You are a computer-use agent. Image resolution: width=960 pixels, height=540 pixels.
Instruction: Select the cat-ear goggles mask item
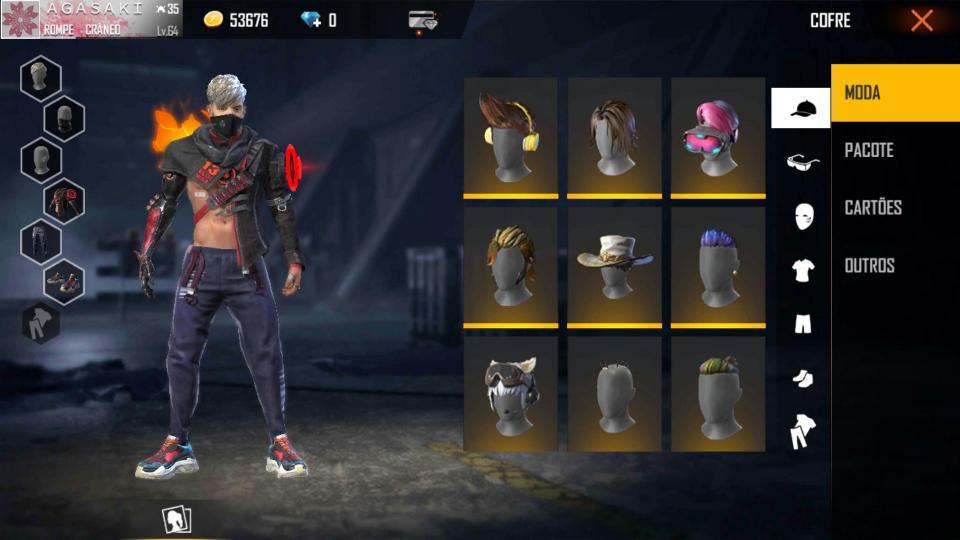pyautogui.click(x=510, y=394)
